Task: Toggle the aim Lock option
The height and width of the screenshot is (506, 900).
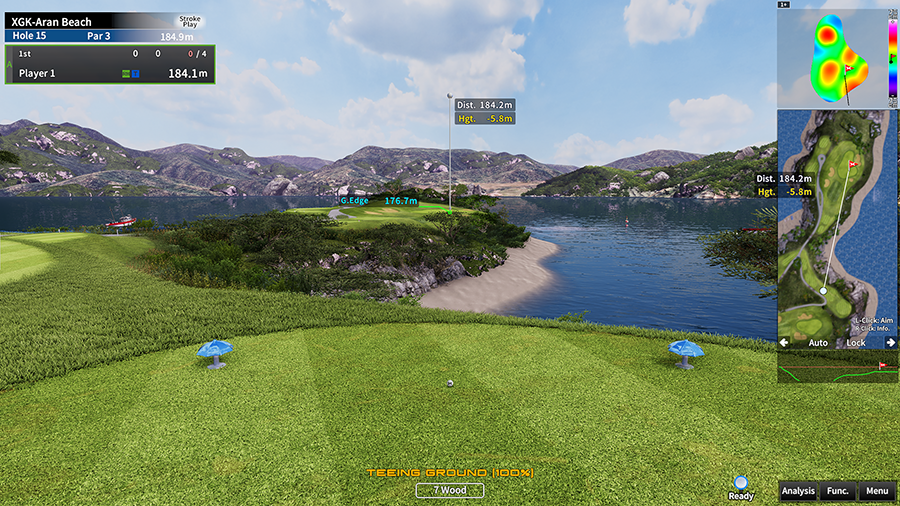Action: pyautogui.click(x=856, y=343)
